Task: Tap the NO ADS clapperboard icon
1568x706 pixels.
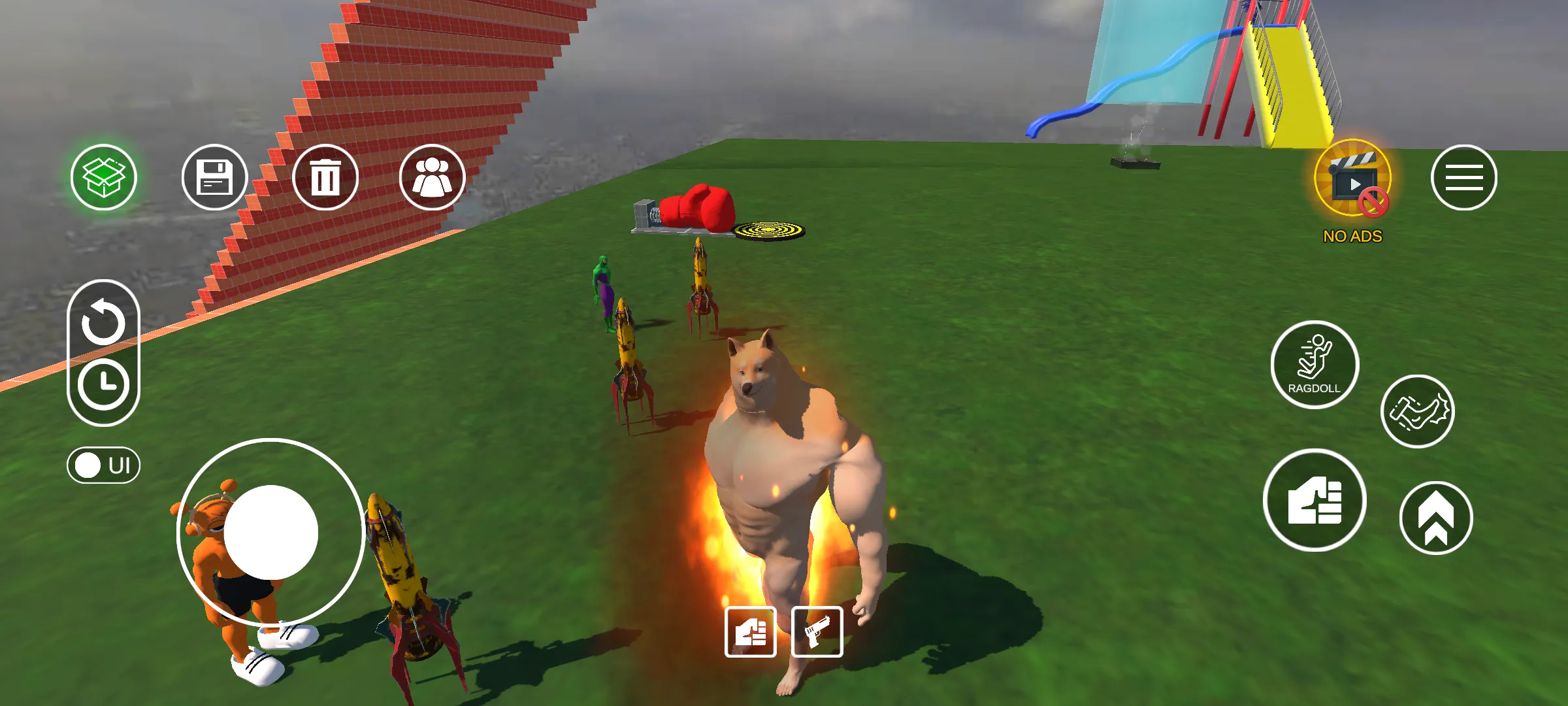Action: tap(1352, 179)
